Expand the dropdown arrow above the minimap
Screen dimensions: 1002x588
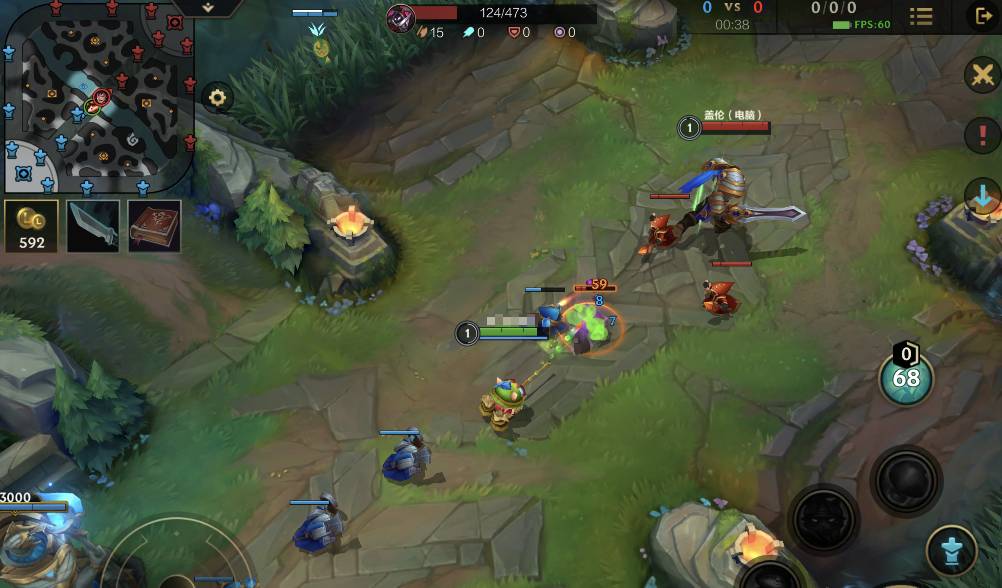point(208,7)
